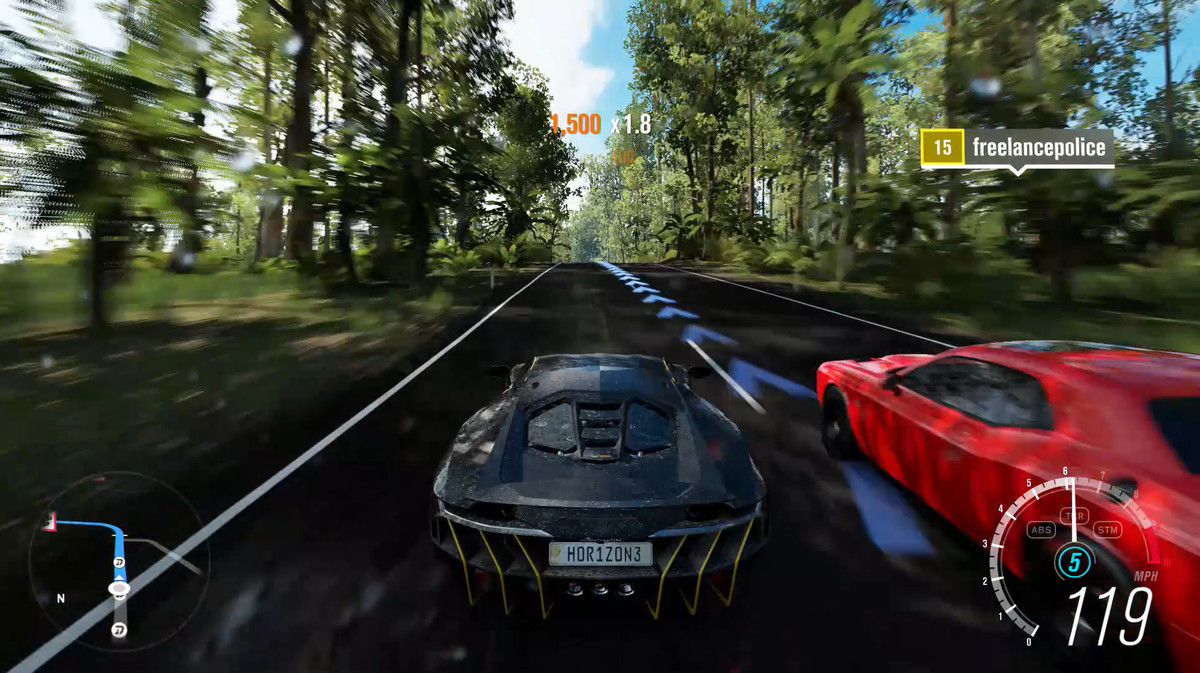
Task: Select the freelancepolice player nametag
Action: [x=1017, y=148]
